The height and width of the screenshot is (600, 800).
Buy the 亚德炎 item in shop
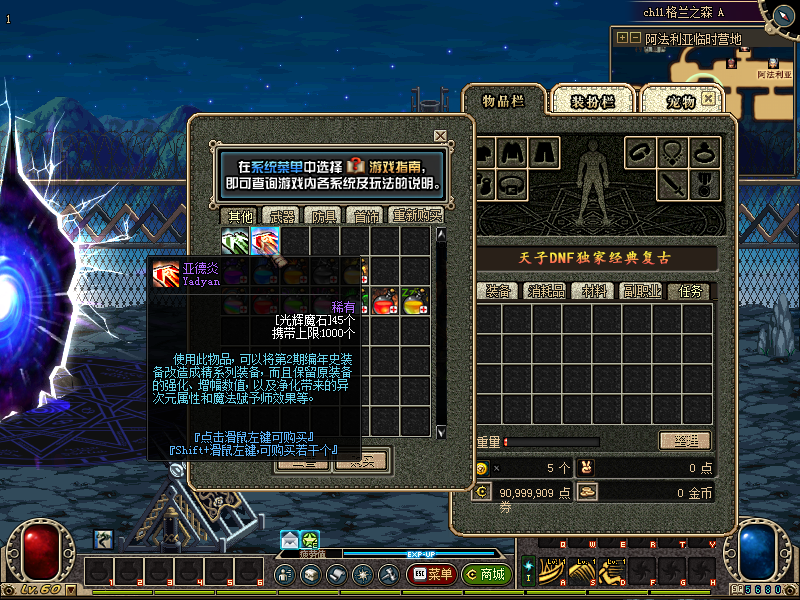(x=265, y=242)
